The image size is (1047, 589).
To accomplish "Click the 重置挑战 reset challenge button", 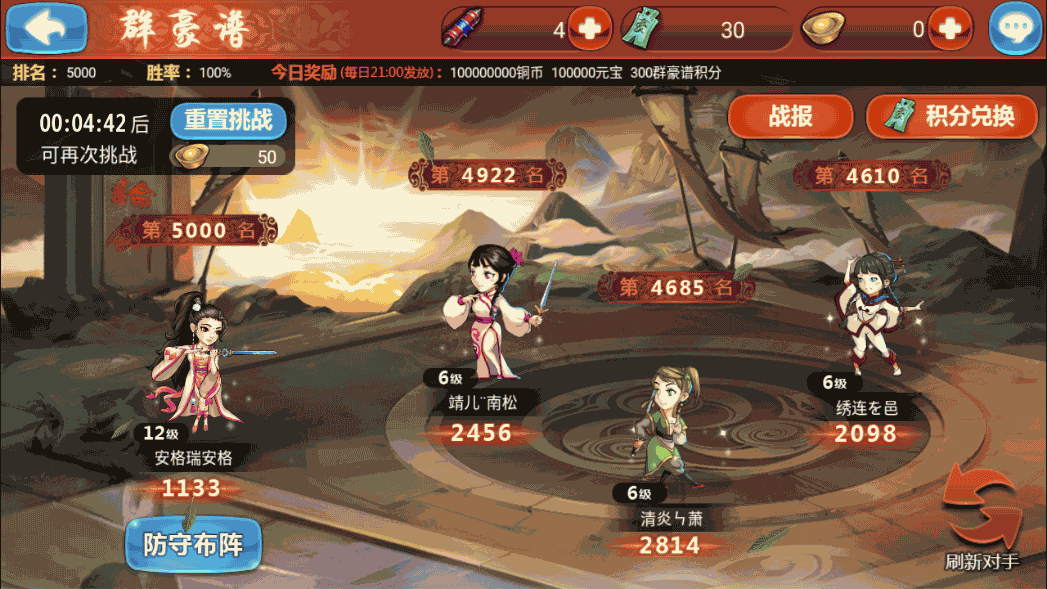I will (x=228, y=121).
